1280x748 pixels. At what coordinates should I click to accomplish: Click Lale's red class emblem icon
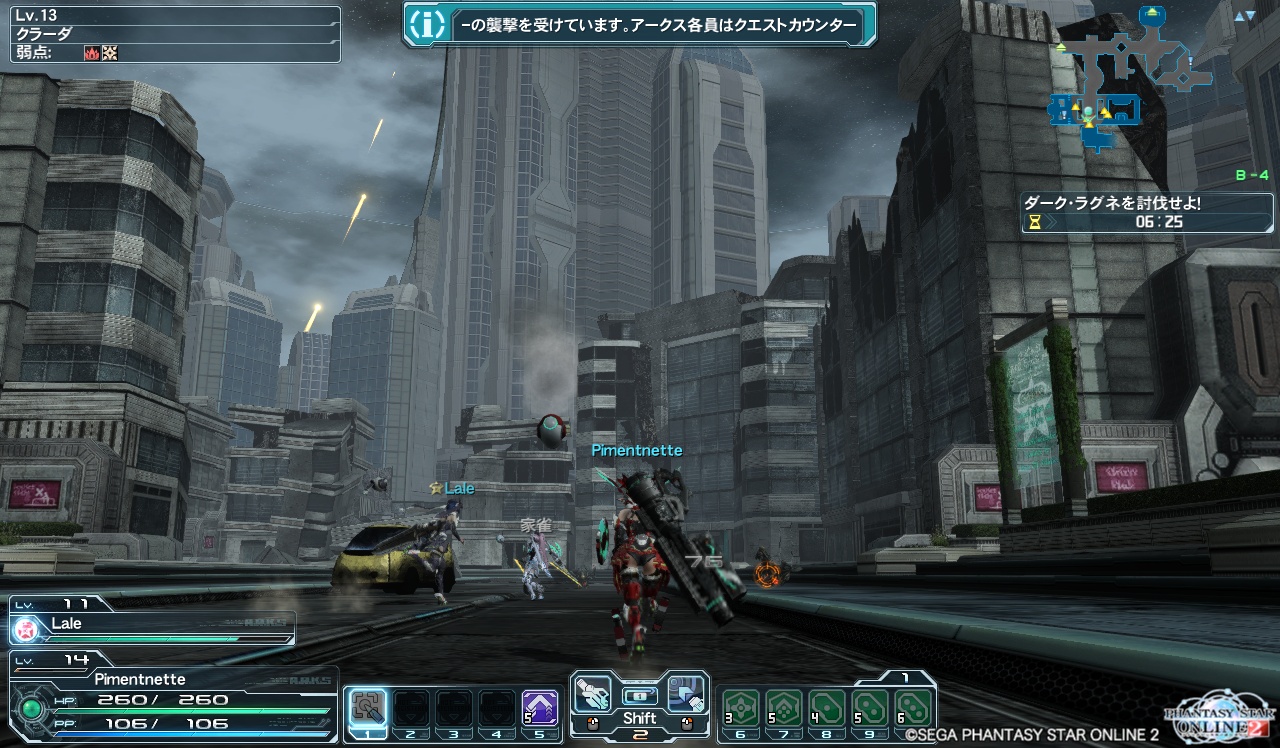click(26, 629)
